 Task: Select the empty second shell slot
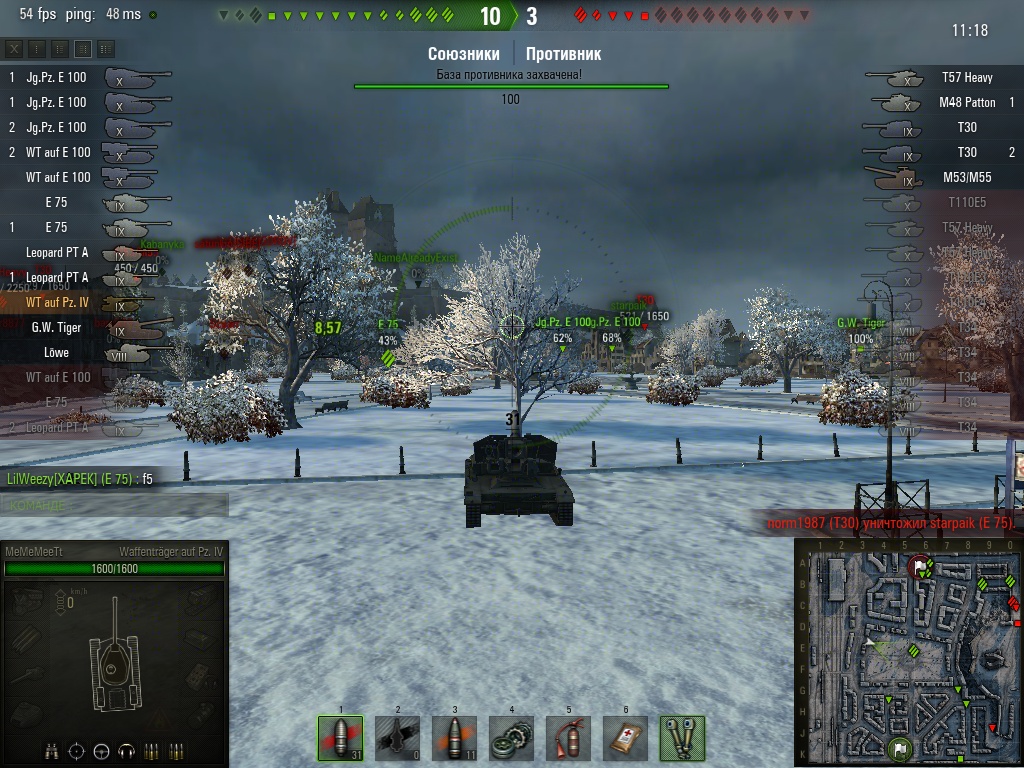[397, 739]
